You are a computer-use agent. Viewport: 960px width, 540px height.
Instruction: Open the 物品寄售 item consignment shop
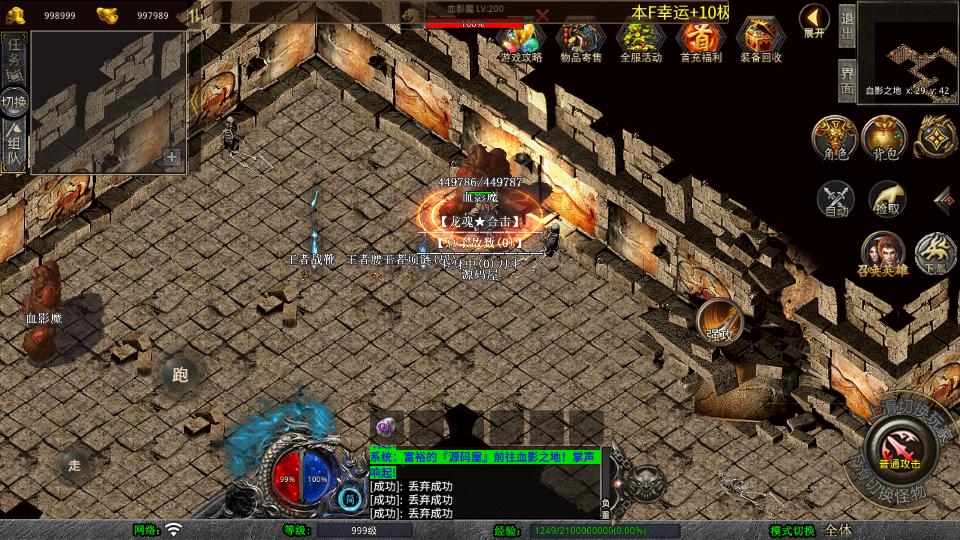[581, 40]
